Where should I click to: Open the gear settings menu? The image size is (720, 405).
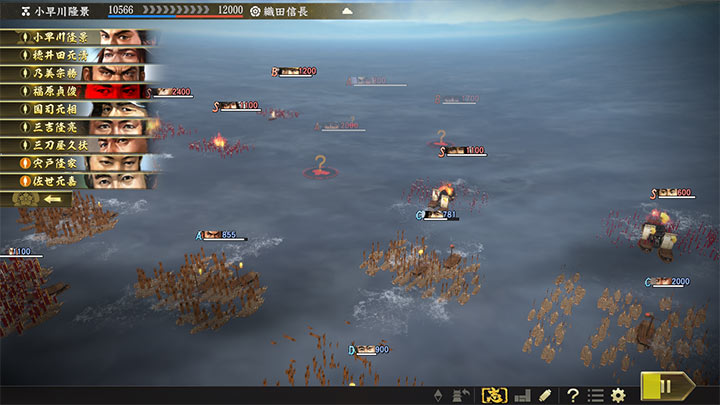coord(619,395)
